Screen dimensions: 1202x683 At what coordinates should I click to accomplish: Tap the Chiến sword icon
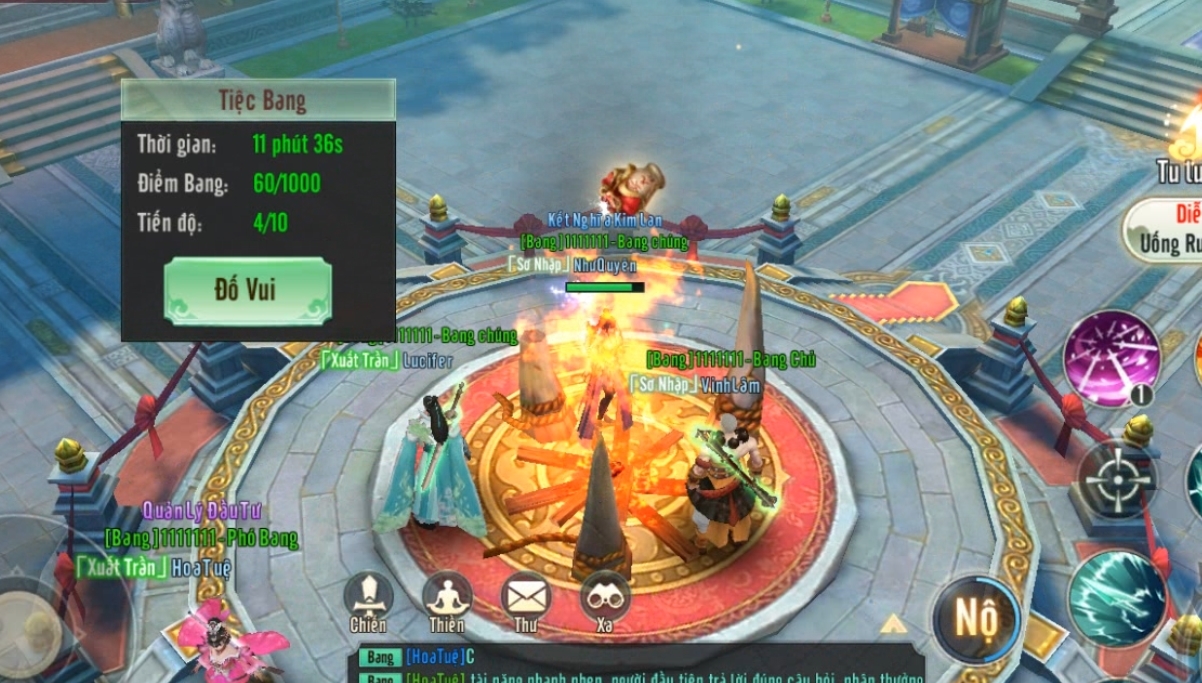pos(368,597)
